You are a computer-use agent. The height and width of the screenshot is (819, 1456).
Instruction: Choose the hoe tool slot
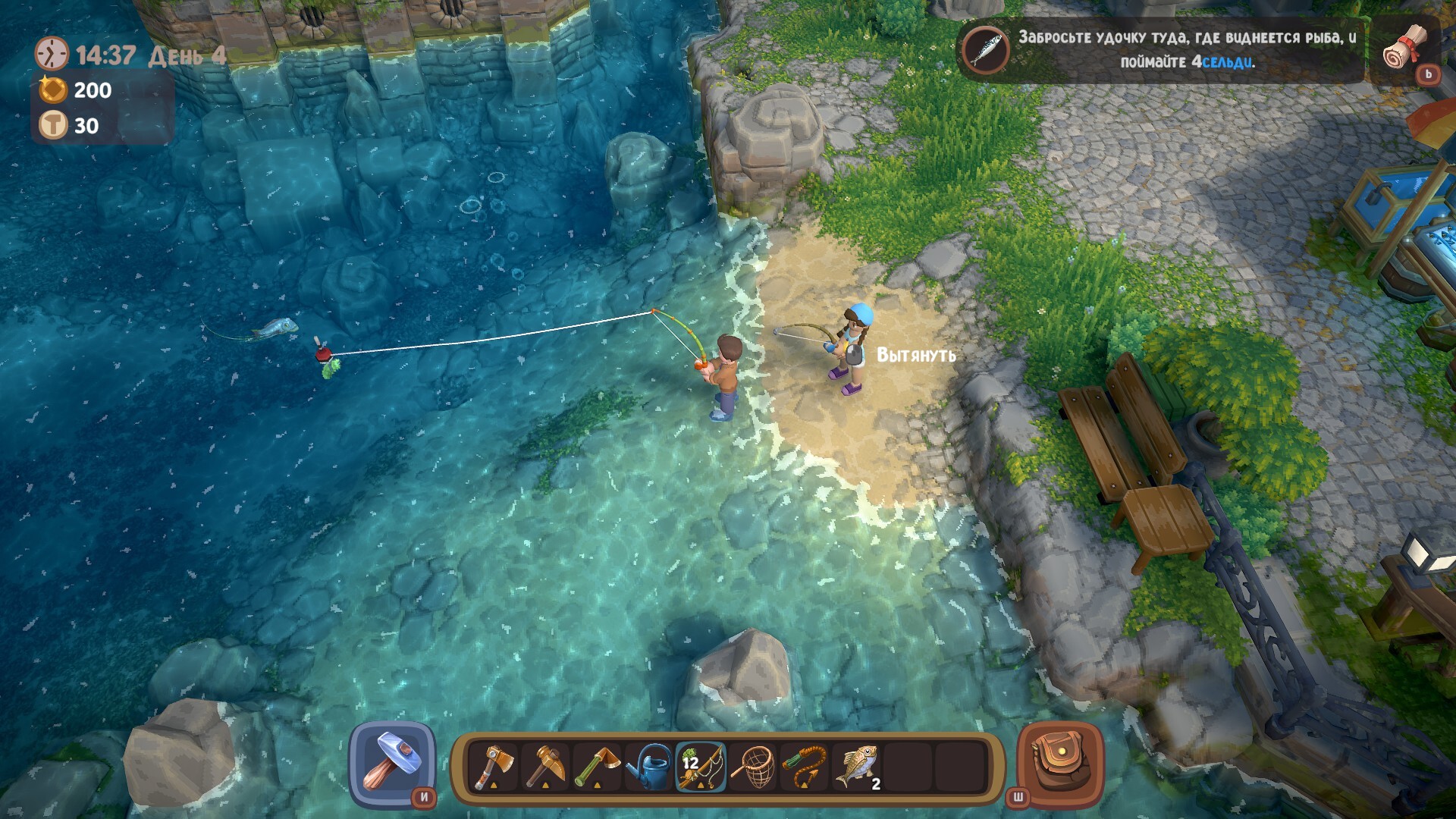point(597,767)
